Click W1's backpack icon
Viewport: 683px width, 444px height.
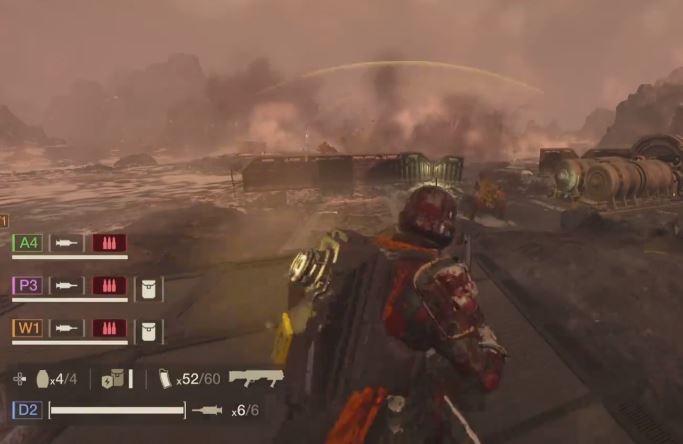[148, 329]
